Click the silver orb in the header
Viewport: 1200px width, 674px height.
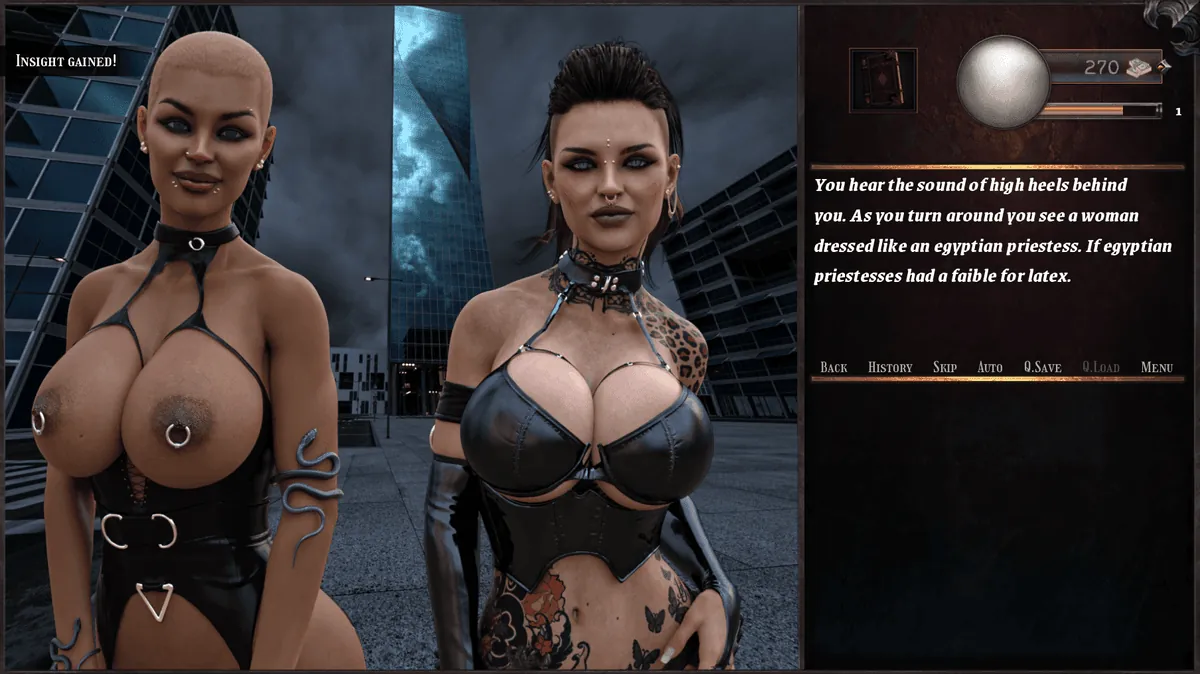pos(1001,82)
